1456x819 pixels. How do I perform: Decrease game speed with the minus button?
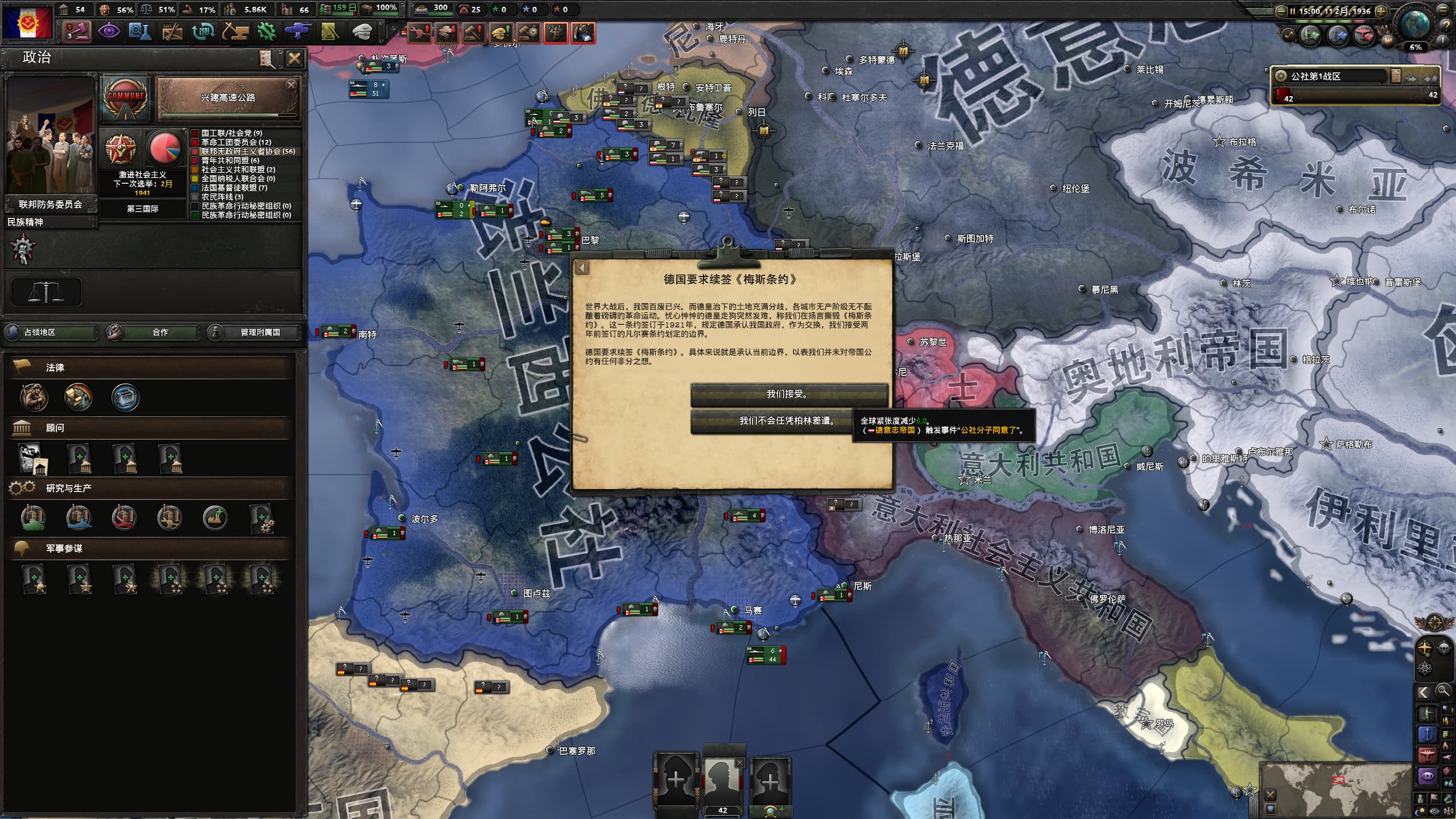1282,11
